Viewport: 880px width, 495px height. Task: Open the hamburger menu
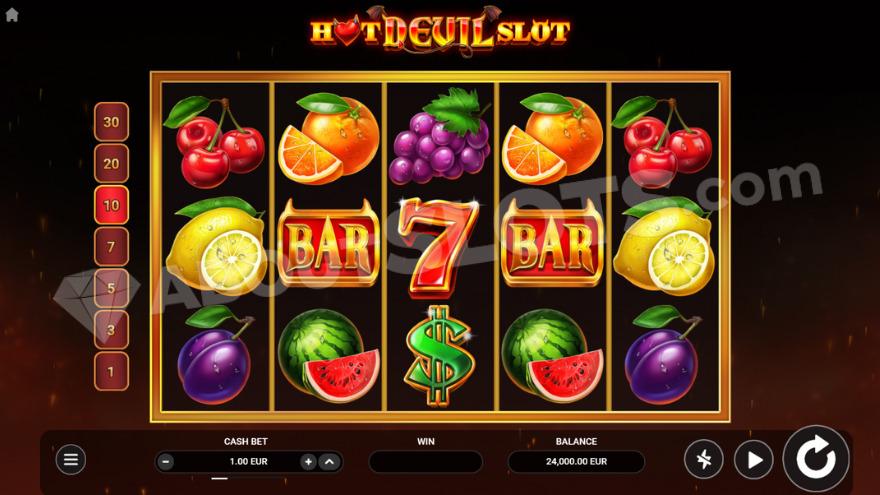pos(70,460)
